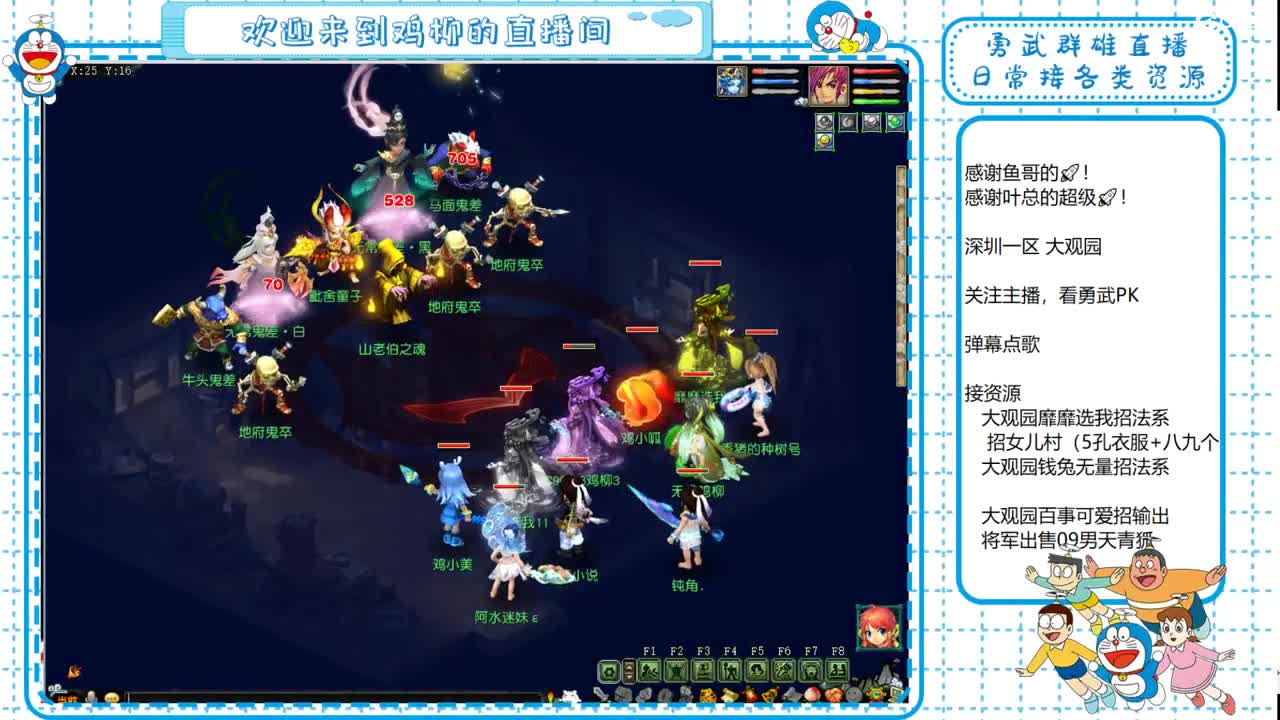Select the F1 skill on the hotbar
Screen dimensions: 1280x720
pyautogui.click(x=650, y=669)
